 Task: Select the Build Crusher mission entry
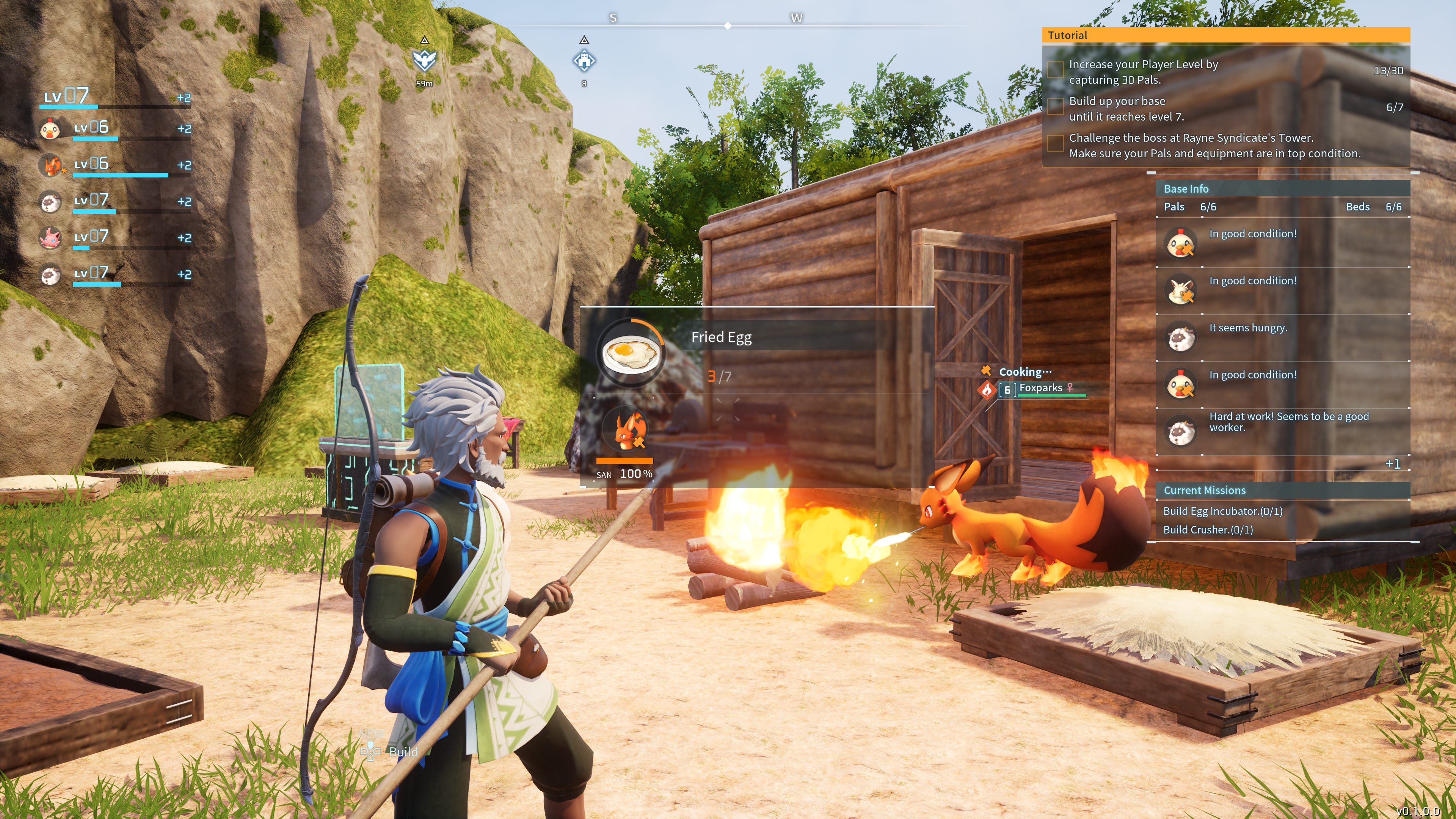point(1207,530)
